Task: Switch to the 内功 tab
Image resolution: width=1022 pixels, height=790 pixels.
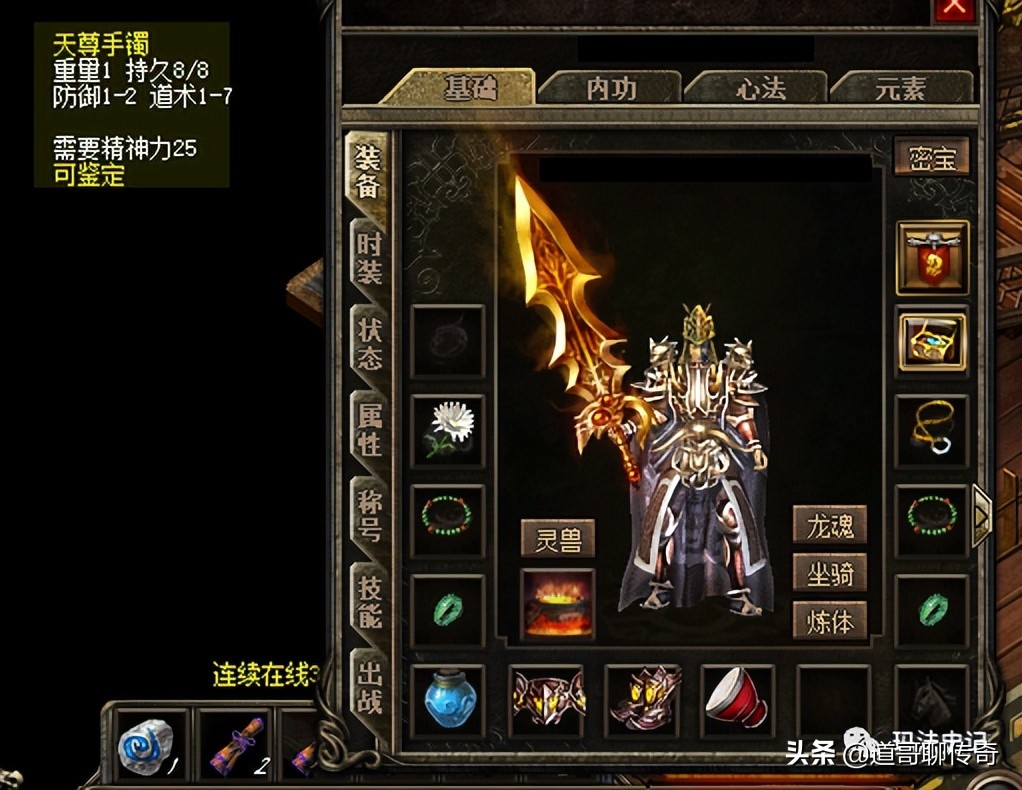Action: [x=611, y=88]
